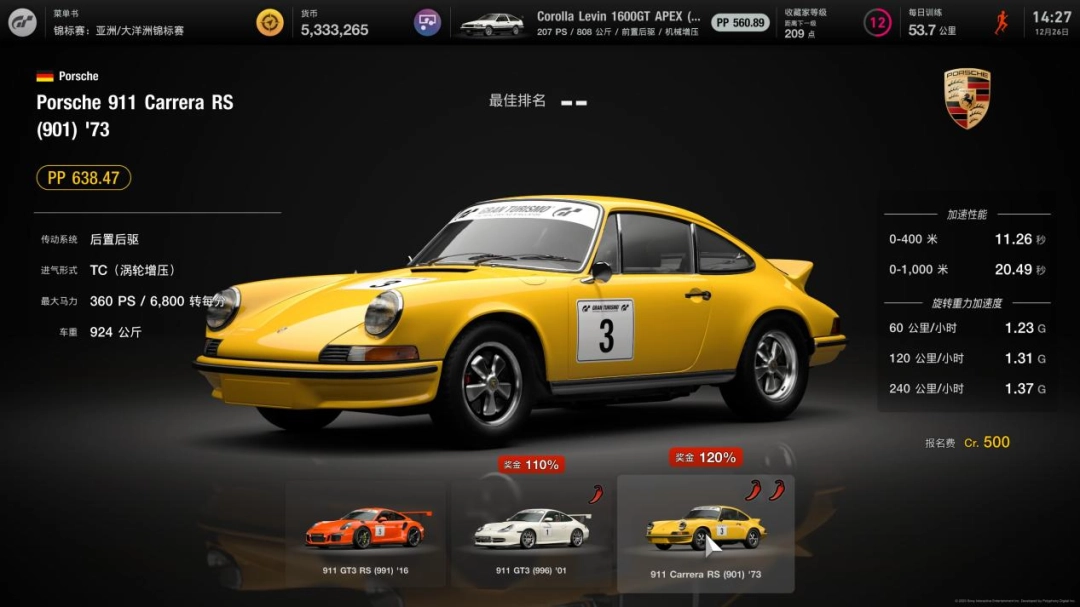Open the menu book championship entry

[118, 23]
